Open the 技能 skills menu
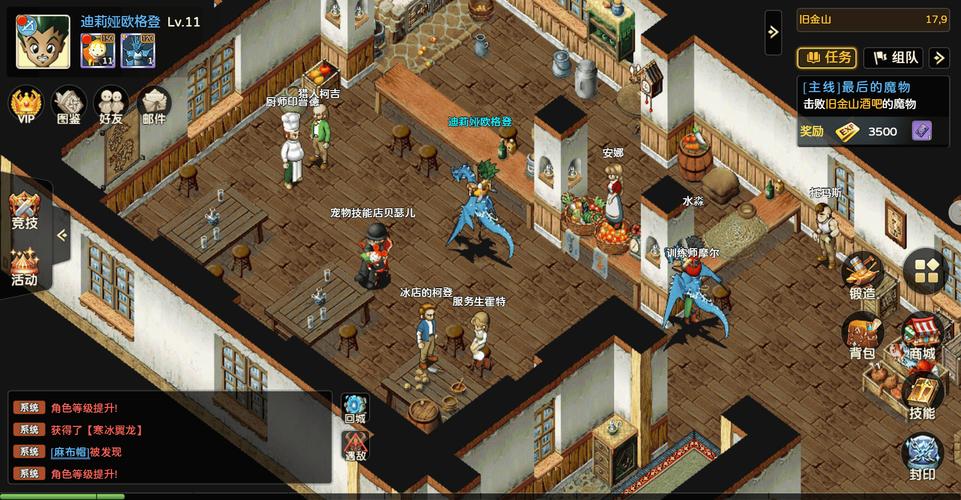This screenshot has width=961, height=500. pyautogui.click(x=921, y=396)
